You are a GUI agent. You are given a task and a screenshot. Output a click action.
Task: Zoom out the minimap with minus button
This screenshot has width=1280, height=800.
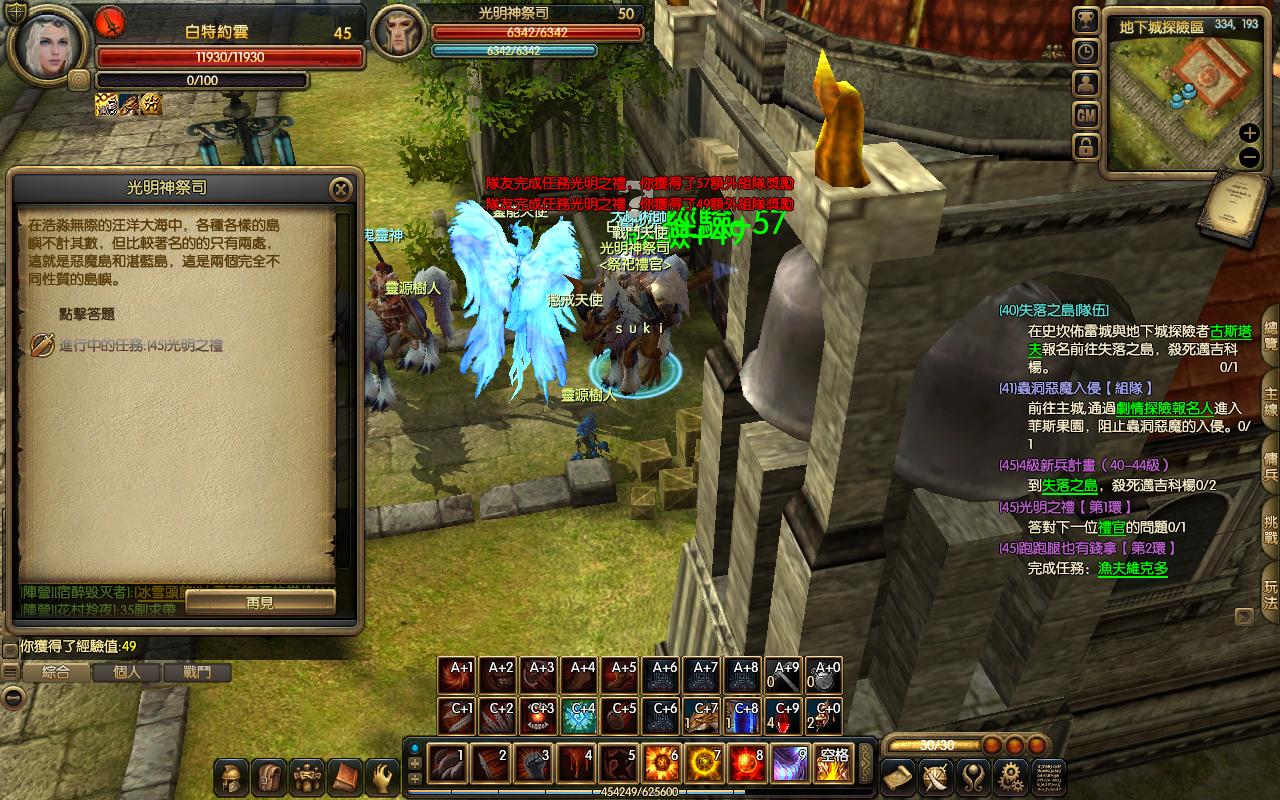[x=1249, y=157]
